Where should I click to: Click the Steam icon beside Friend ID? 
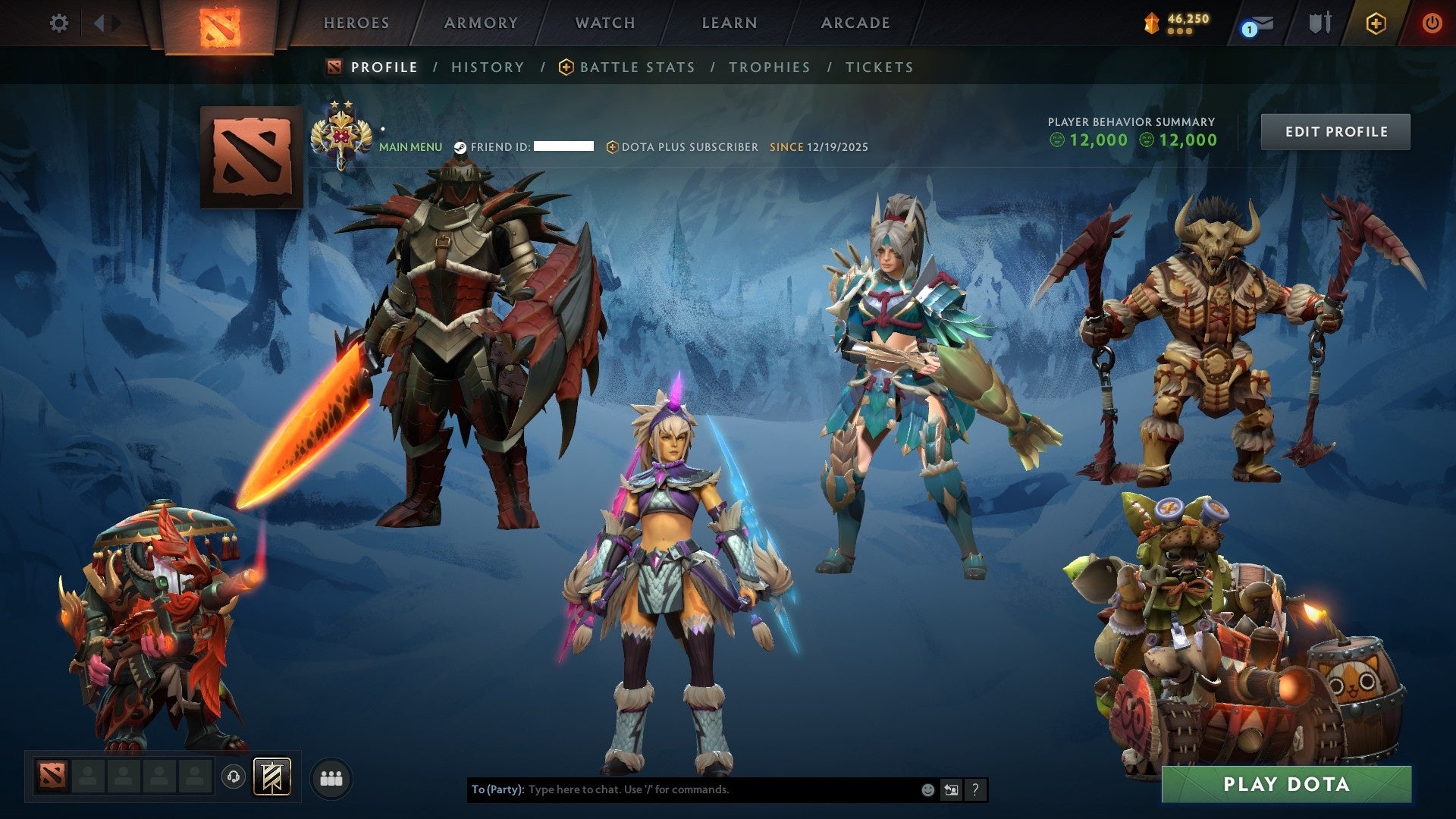tap(460, 146)
